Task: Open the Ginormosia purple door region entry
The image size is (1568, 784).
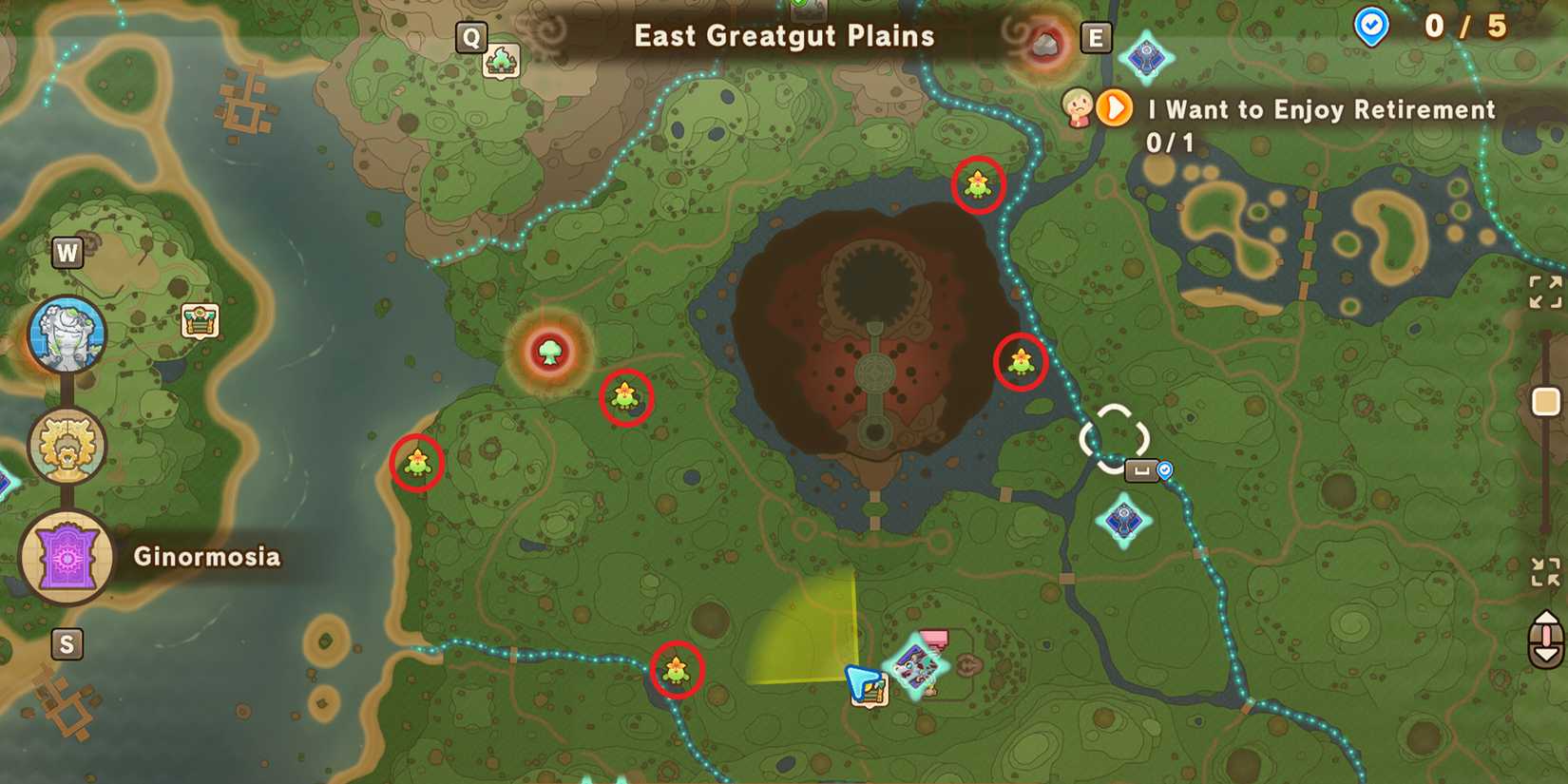Action: tap(67, 558)
